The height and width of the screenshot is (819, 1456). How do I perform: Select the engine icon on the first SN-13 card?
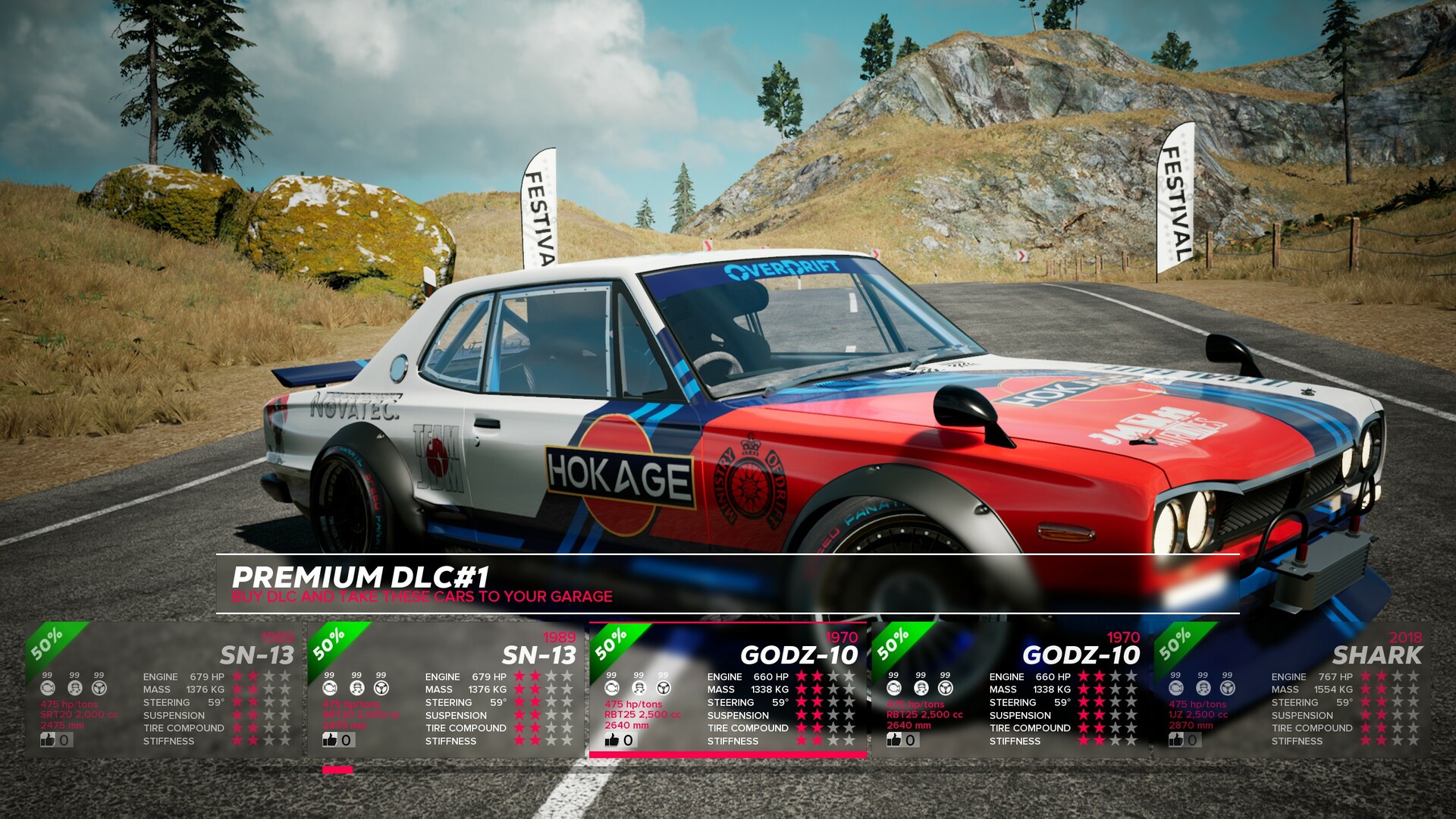click(x=48, y=689)
